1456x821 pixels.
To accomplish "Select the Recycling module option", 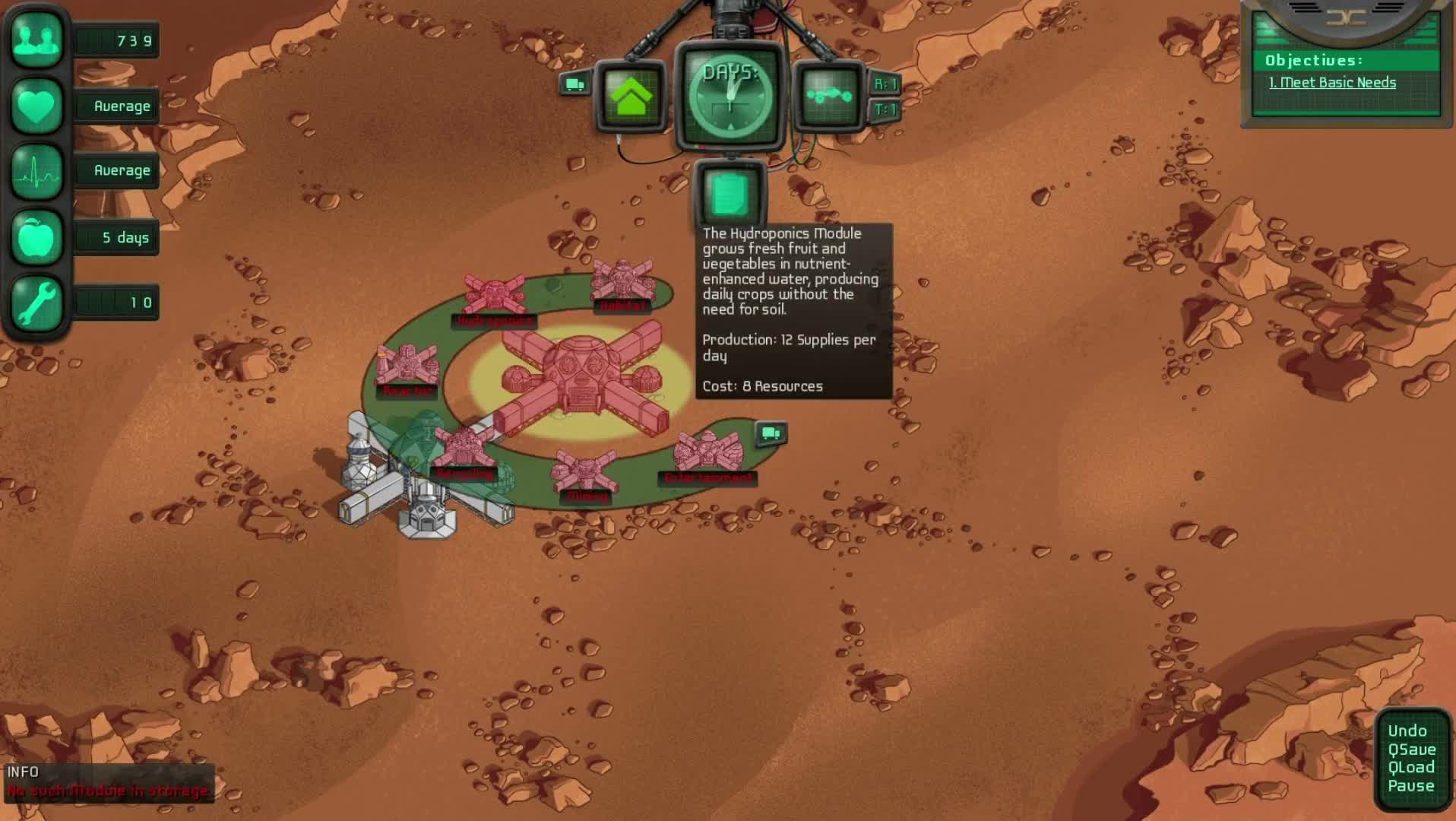I will [x=464, y=450].
